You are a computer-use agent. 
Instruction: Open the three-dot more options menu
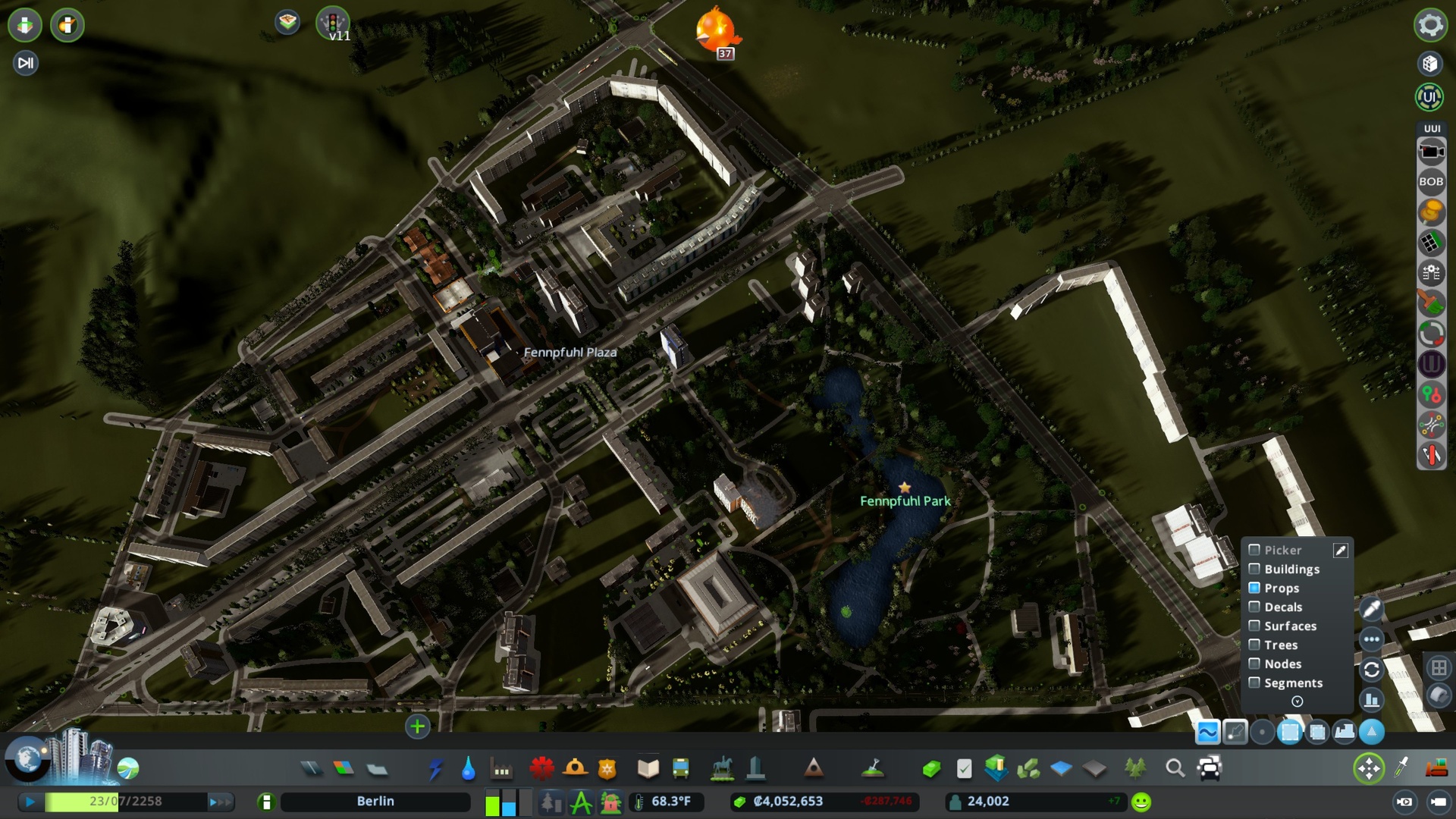click(1371, 639)
